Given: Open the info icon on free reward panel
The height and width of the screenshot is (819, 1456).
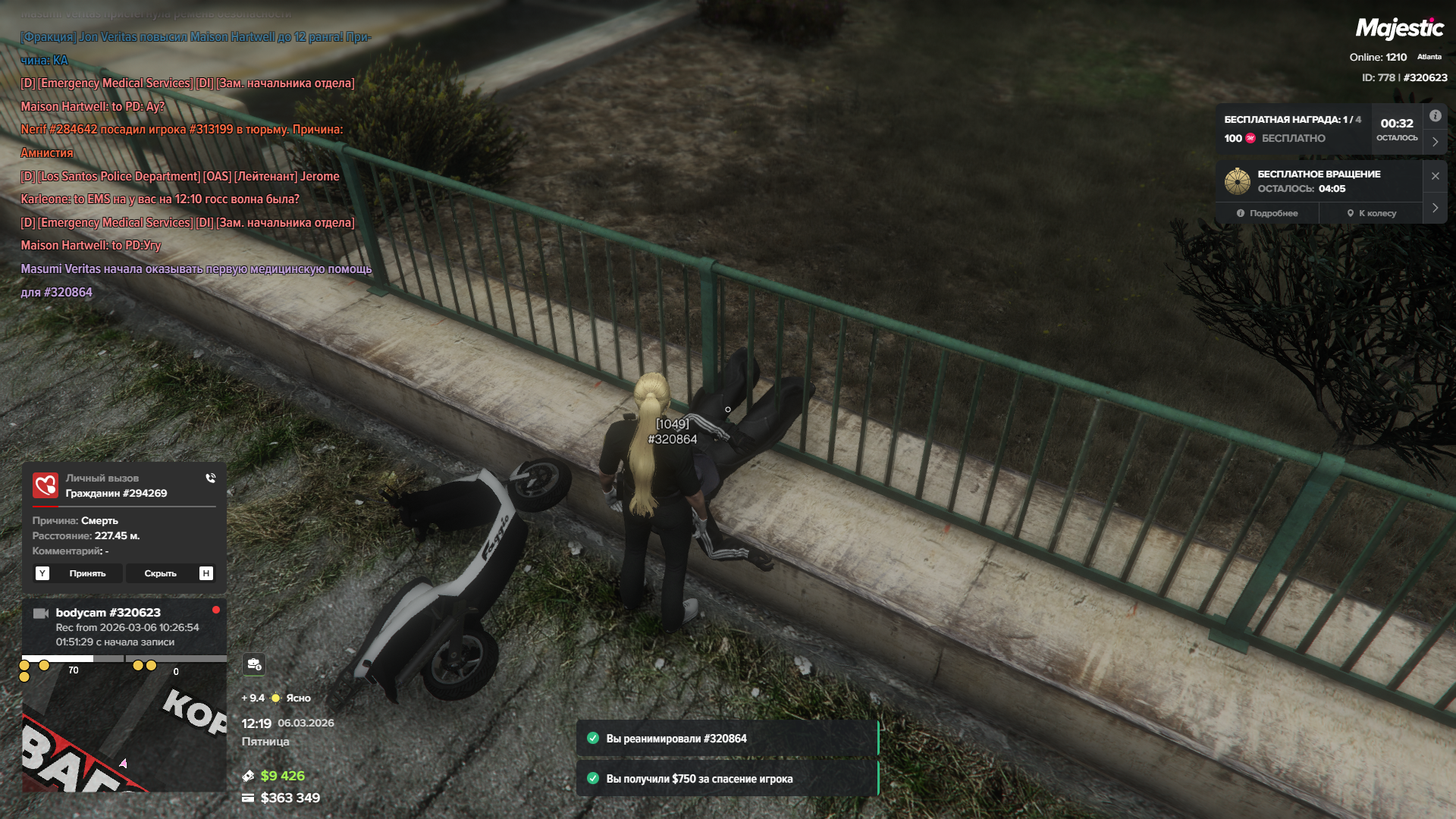Looking at the screenshot, I should (1435, 116).
